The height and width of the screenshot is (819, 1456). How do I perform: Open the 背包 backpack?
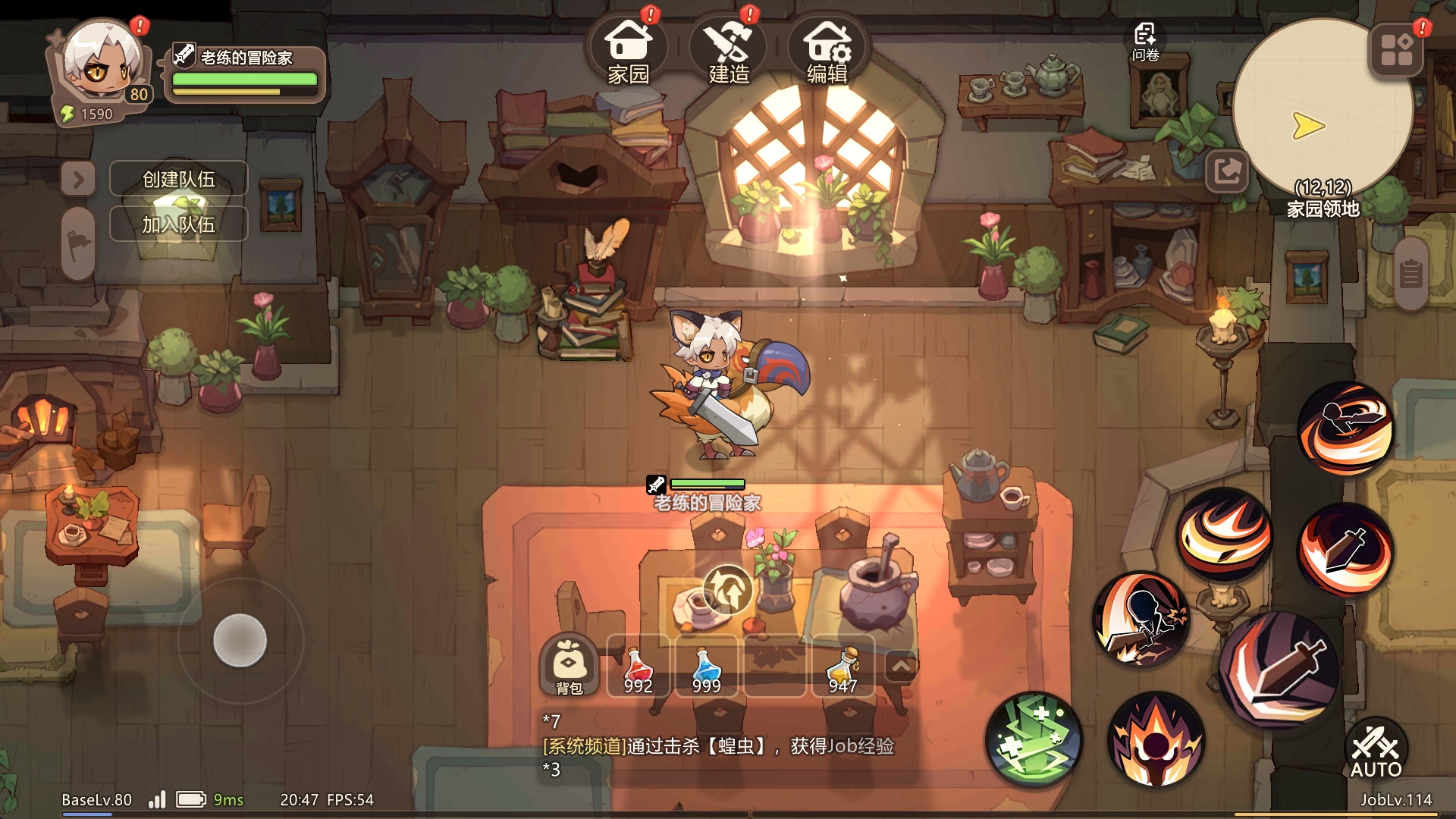pyautogui.click(x=569, y=666)
